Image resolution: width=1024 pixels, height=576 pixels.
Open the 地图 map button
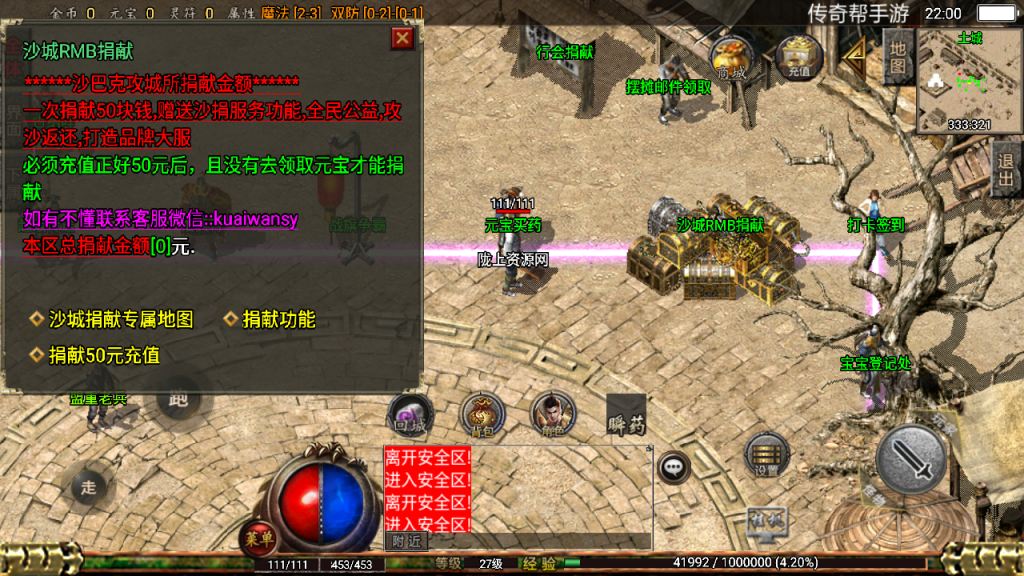click(897, 55)
